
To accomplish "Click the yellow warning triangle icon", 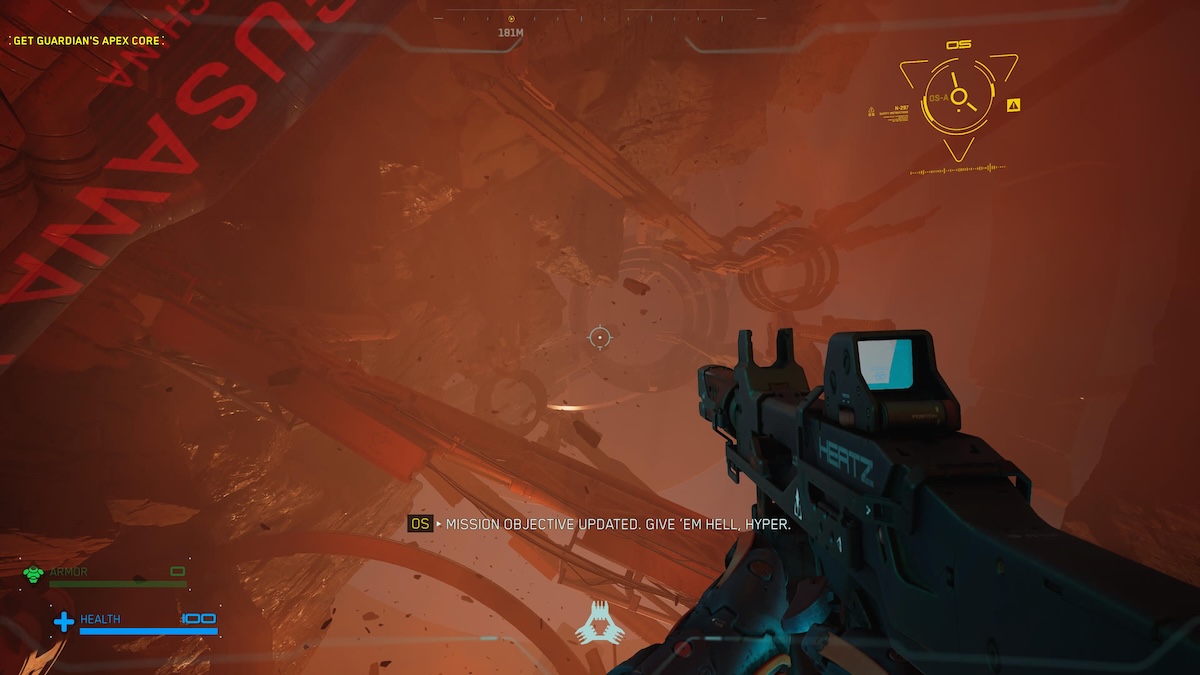I will (x=1014, y=104).
